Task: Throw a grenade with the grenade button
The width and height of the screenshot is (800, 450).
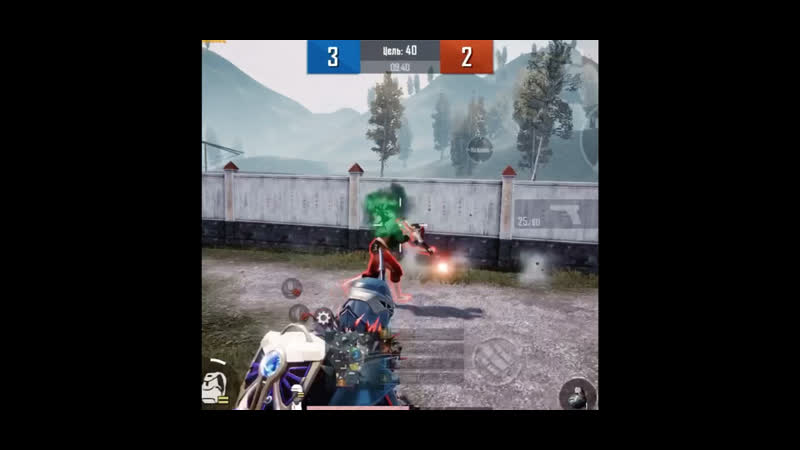Action: point(577,394)
